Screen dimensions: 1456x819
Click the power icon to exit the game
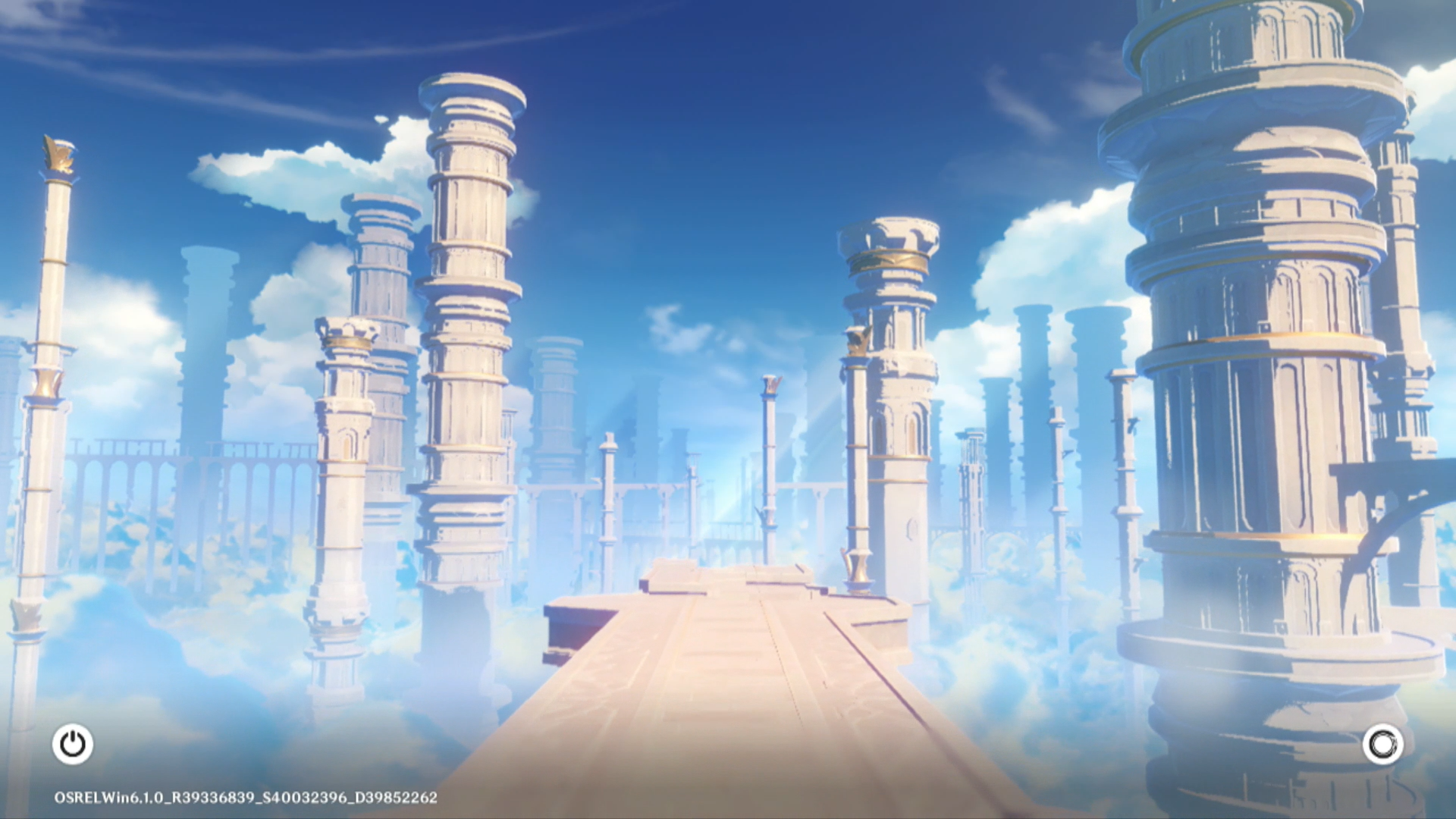click(73, 744)
